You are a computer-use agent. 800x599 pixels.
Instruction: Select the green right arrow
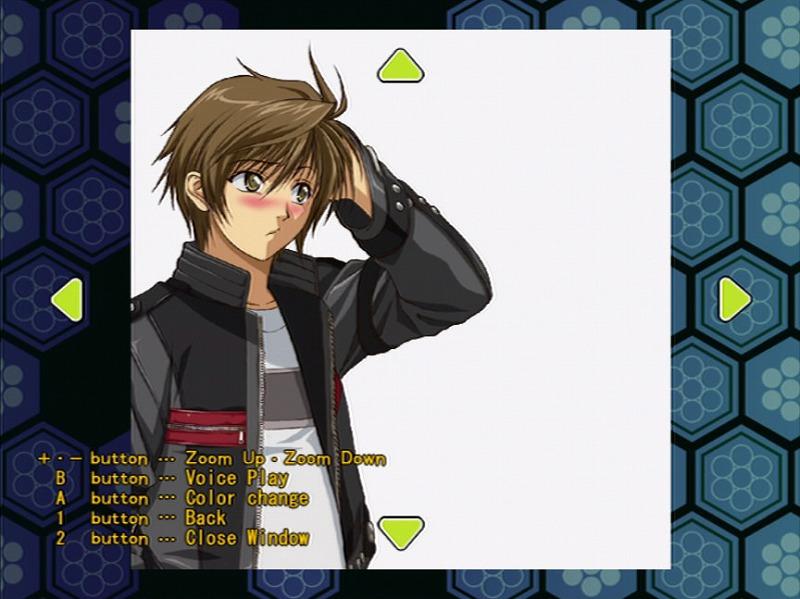click(x=734, y=298)
